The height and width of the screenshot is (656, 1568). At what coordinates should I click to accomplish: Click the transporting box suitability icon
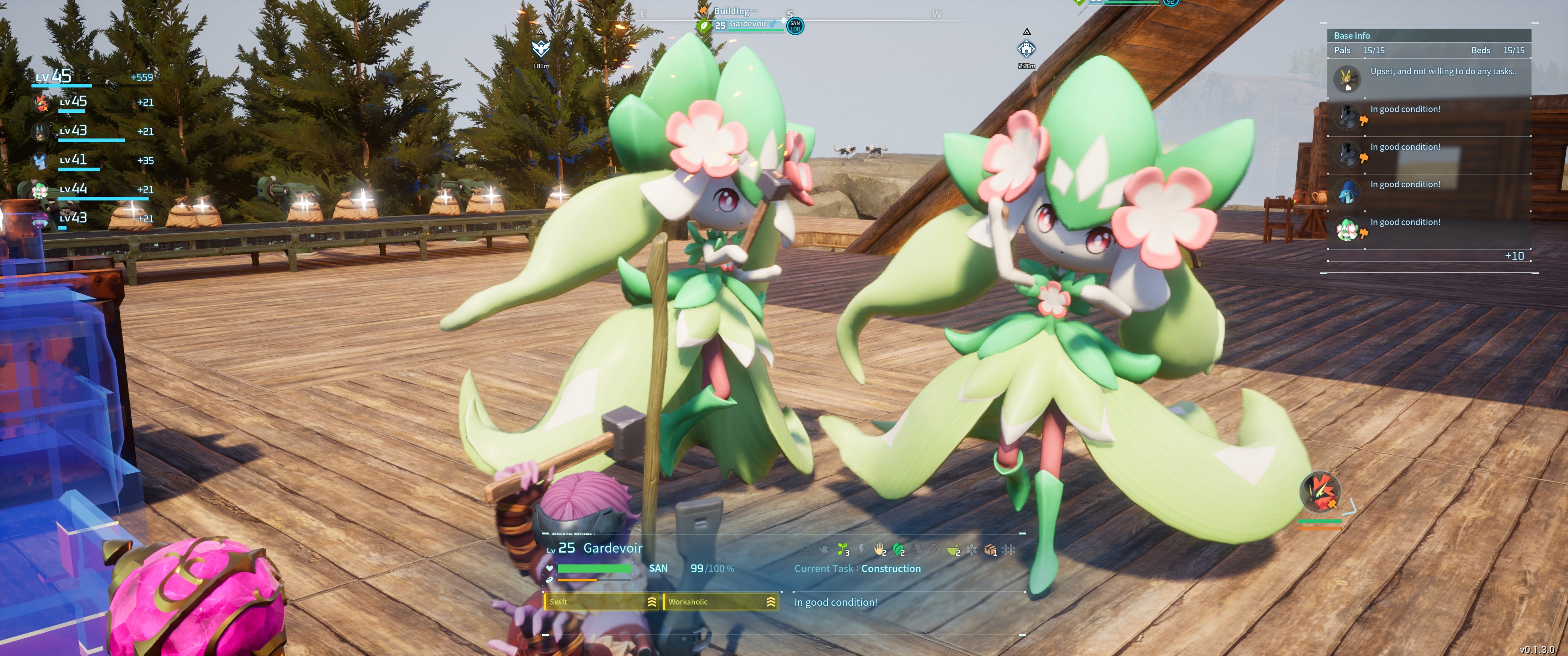click(x=990, y=550)
